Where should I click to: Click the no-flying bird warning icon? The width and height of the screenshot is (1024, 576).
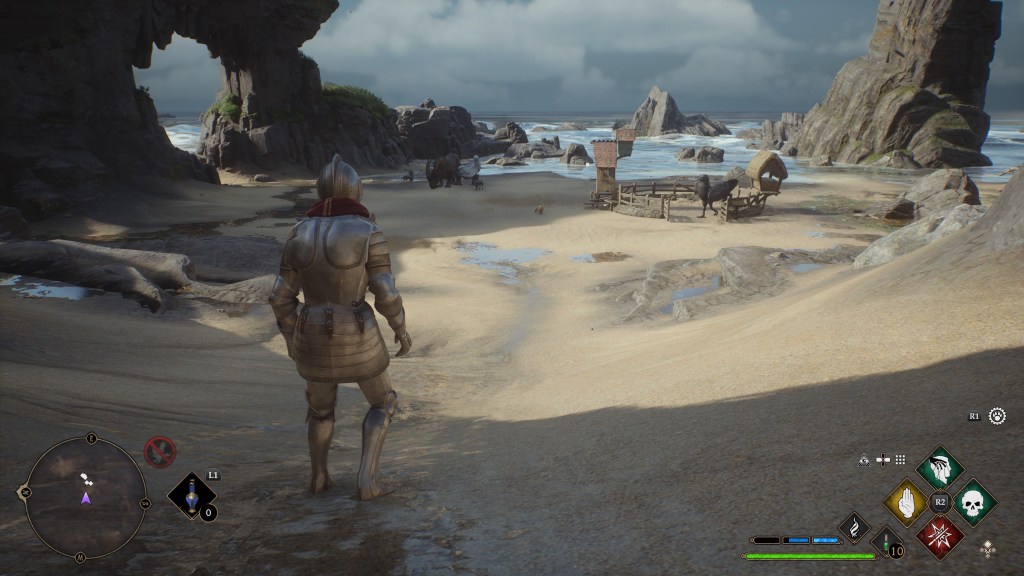[x=159, y=452]
